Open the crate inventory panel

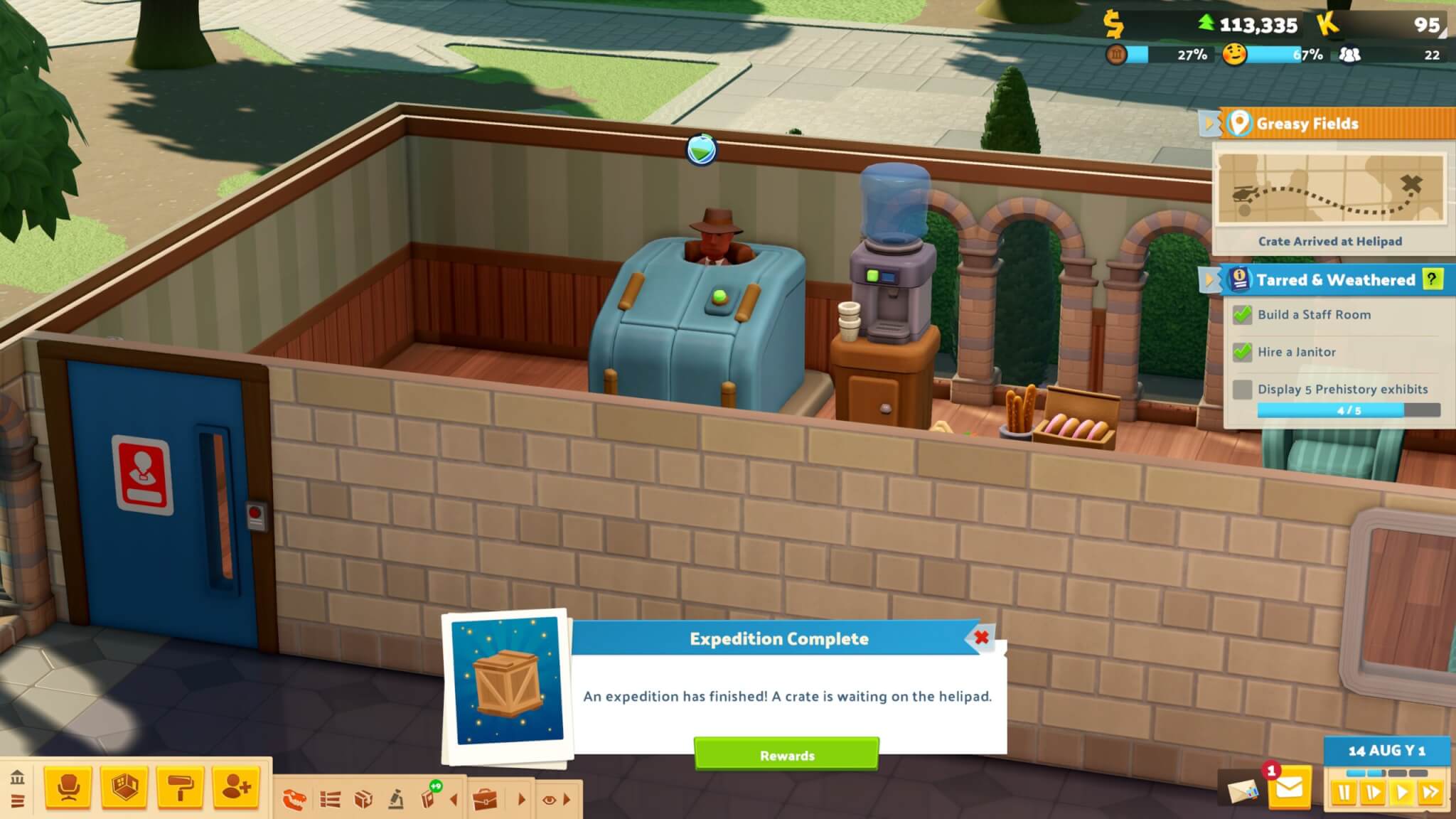(x=363, y=800)
